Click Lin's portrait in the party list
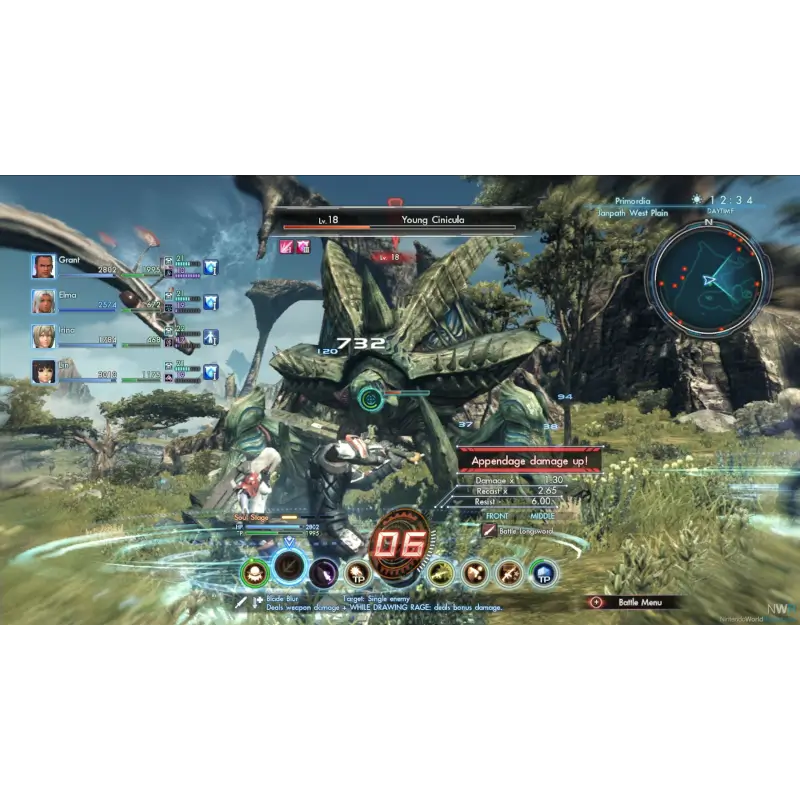The image size is (800, 800). point(43,371)
